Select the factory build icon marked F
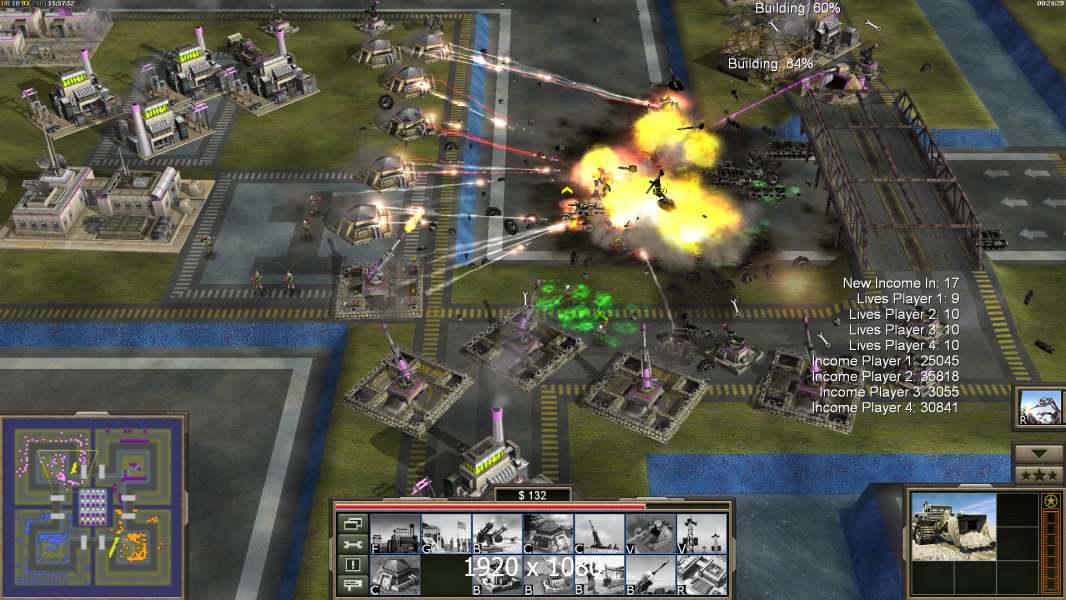 click(x=394, y=533)
